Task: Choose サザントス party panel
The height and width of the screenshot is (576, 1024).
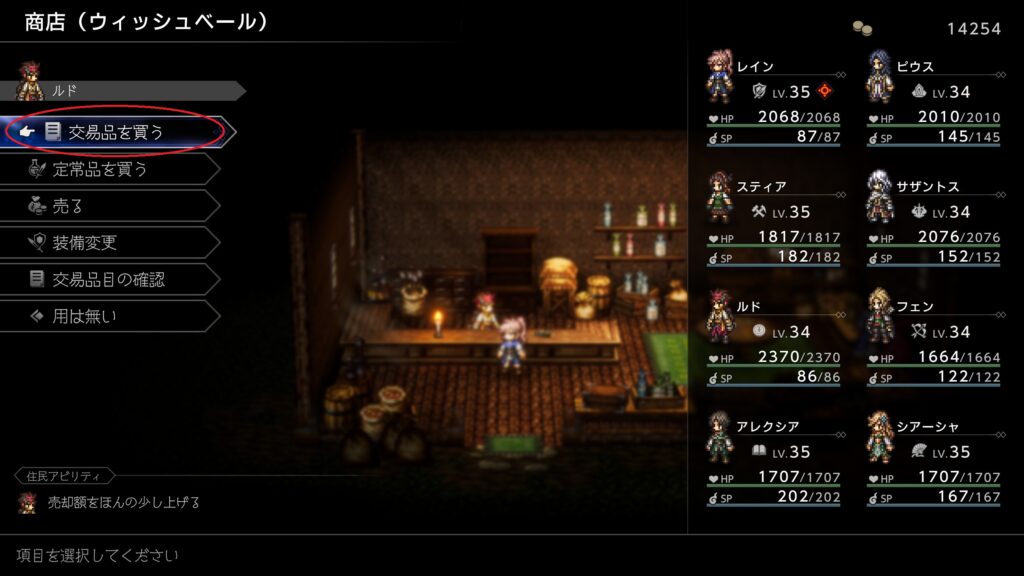Action: [x=933, y=217]
